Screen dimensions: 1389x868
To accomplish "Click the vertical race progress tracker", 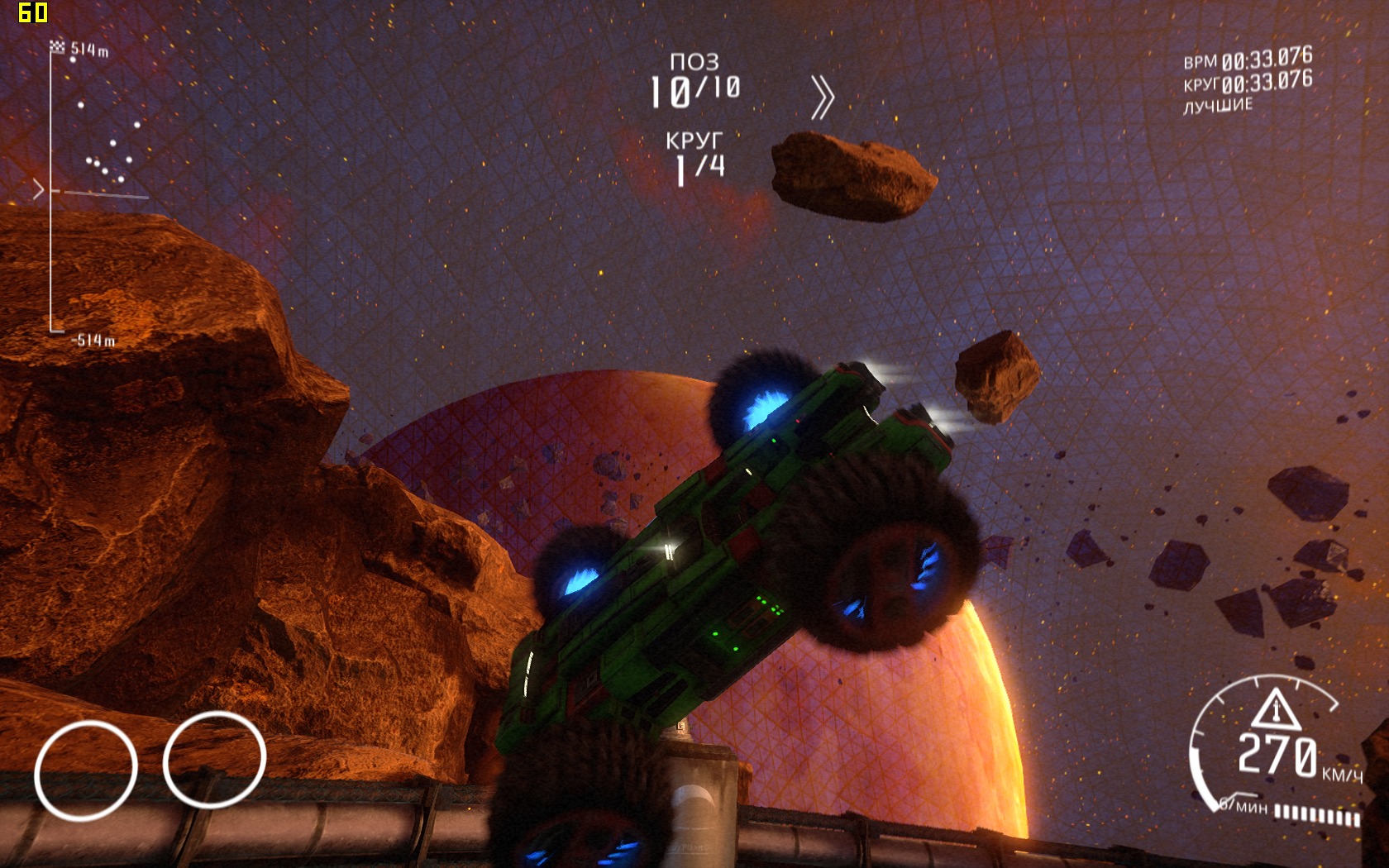I will pos(51,192).
